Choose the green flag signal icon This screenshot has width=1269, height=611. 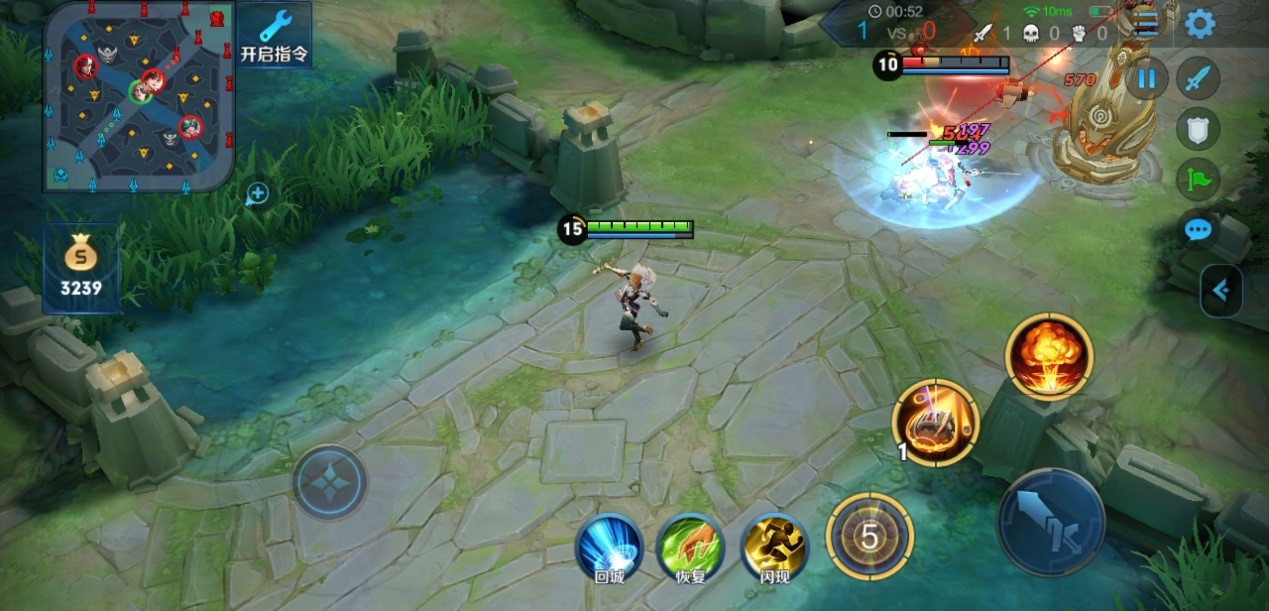click(1198, 179)
